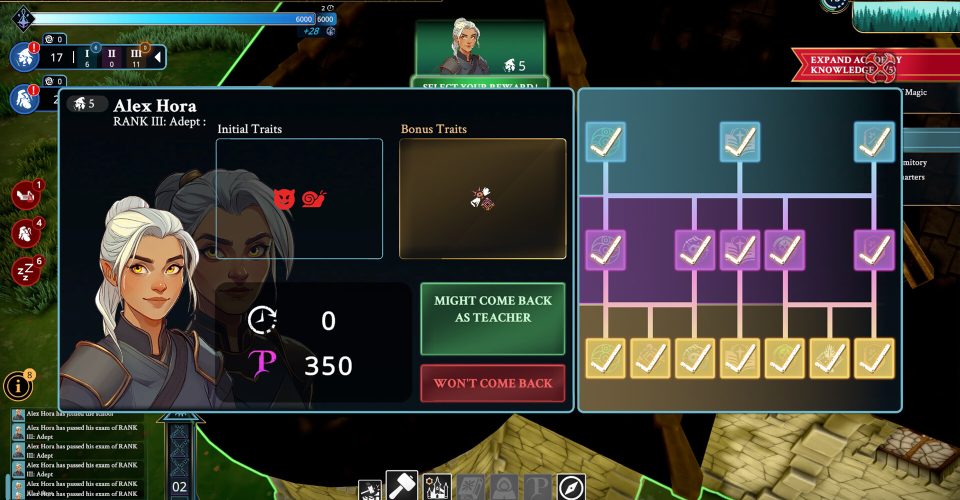Select the hammer build tool

(x=401, y=486)
